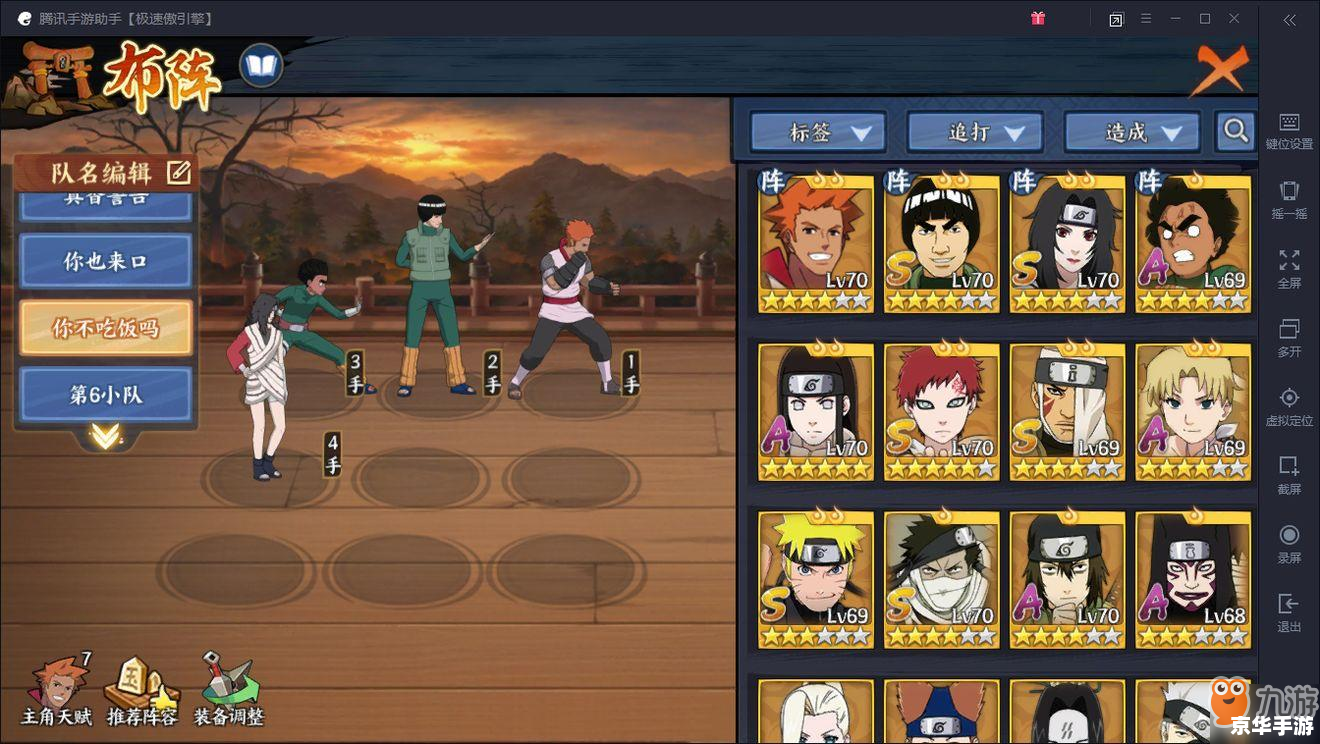Choose the 第6小队 team entry
Viewport: 1320px width, 744px height.
(x=105, y=394)
